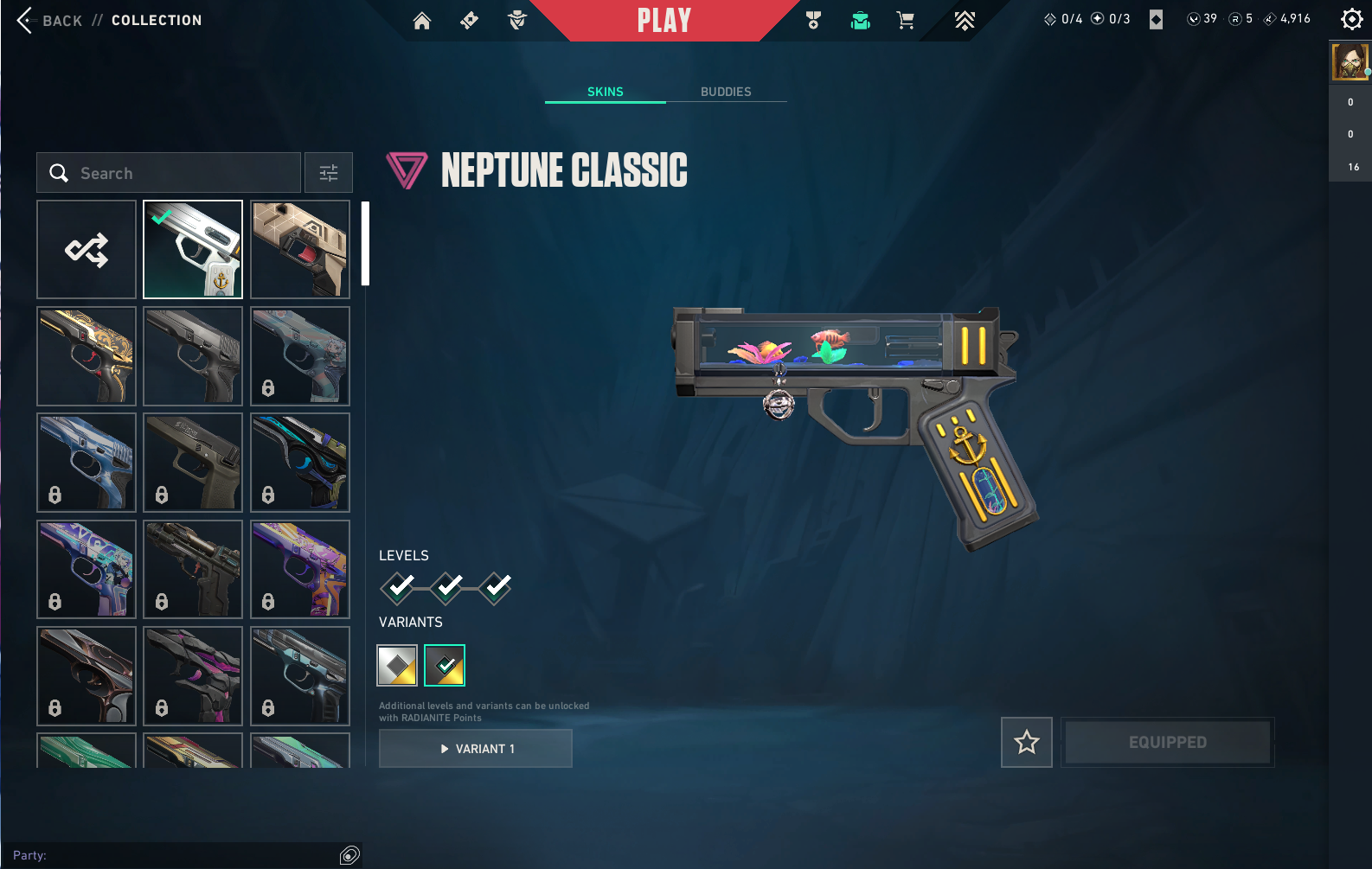Select the Skins tab

[x=605, y=92]
